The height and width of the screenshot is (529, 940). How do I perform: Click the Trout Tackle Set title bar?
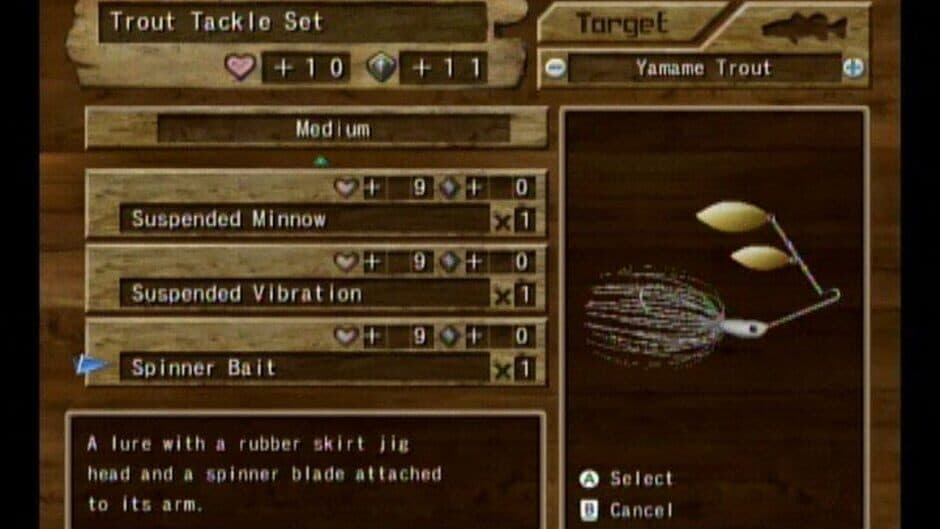click(292, 22)
